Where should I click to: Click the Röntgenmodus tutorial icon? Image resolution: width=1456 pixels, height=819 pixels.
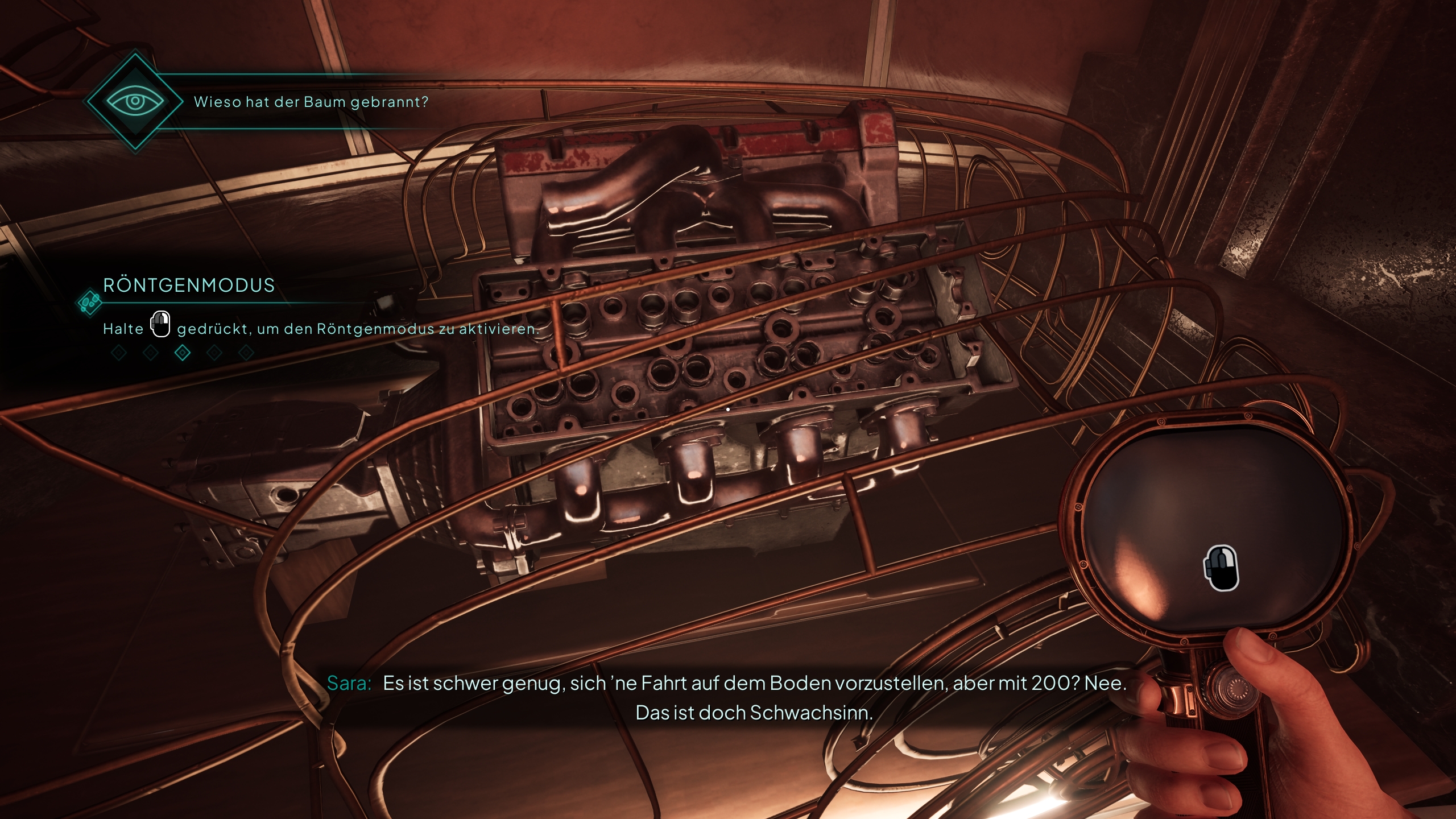click(x=89, y=302)
